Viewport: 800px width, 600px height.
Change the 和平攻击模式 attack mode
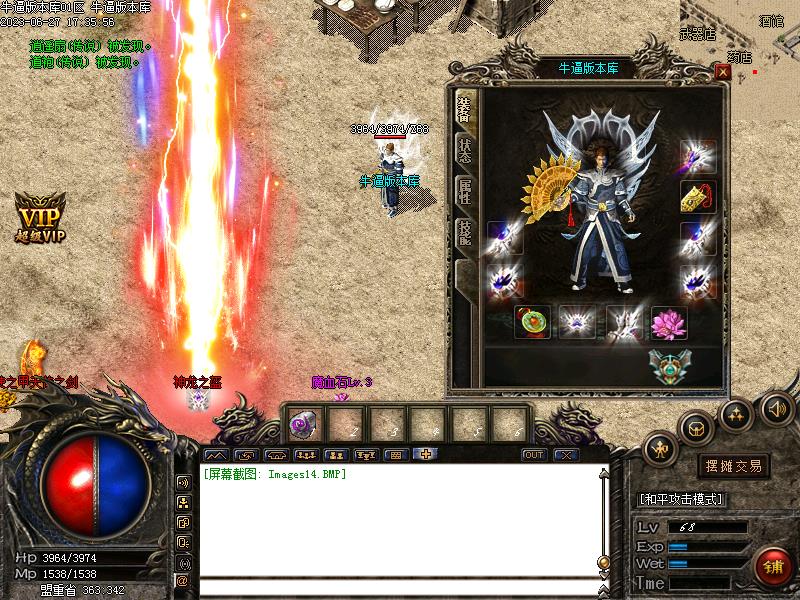pyautogui.click(x=680, y=499)
